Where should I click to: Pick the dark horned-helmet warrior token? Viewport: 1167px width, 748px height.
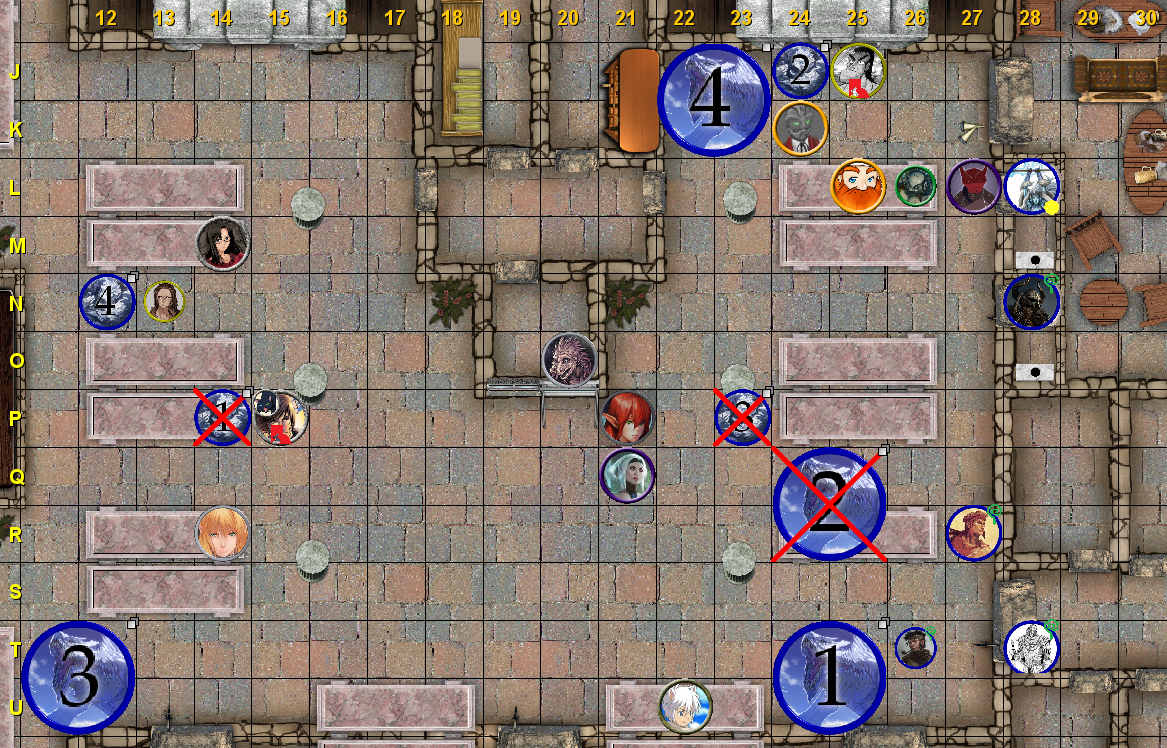point(1031,302)
